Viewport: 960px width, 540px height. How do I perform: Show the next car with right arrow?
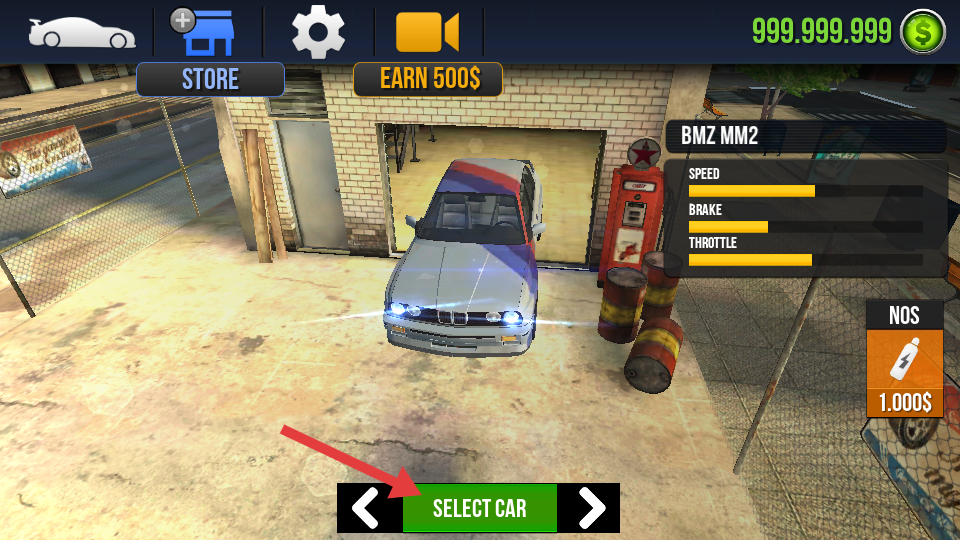591,508
